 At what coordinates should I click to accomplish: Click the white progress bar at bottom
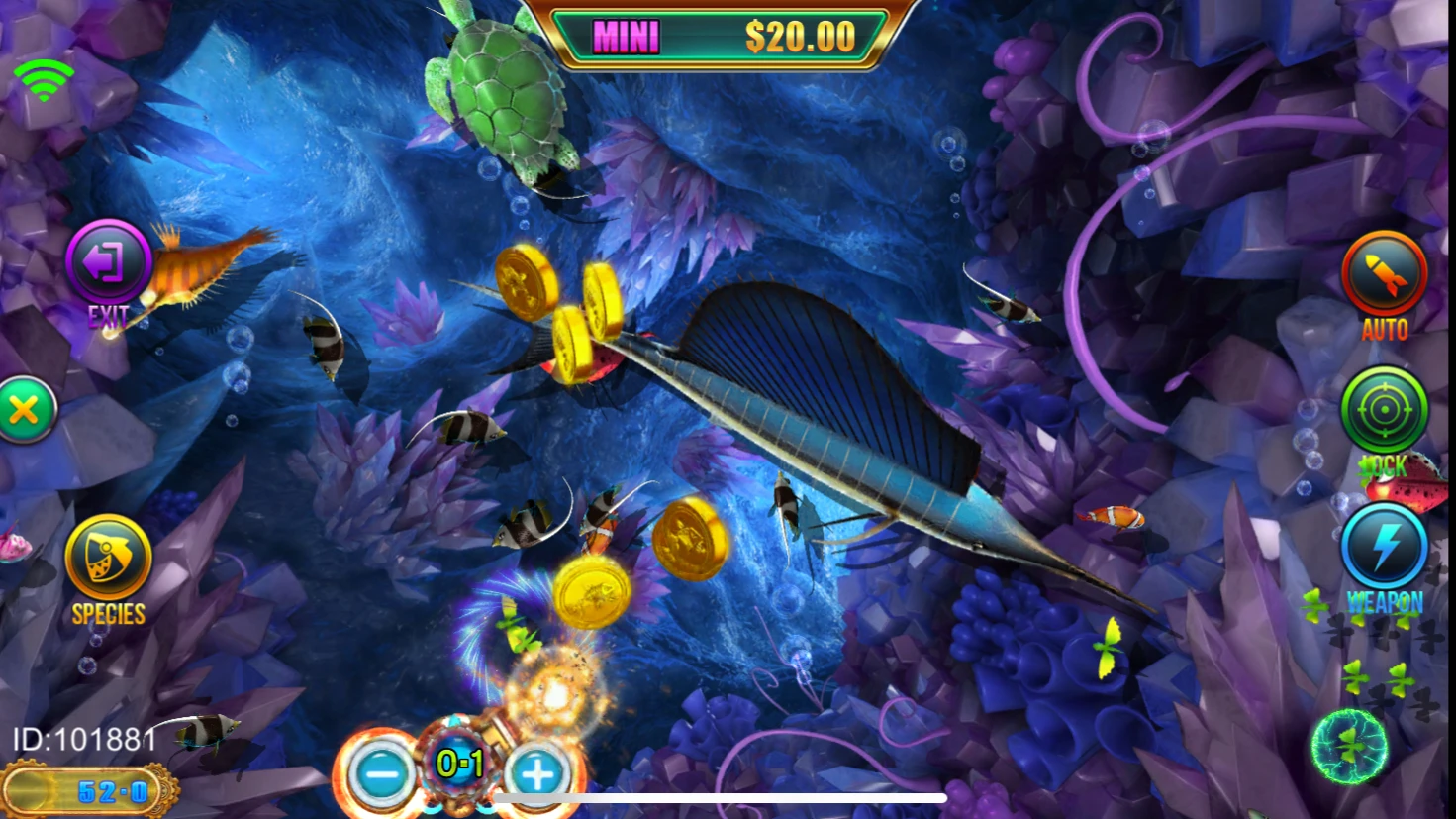(x=723, y=797)
